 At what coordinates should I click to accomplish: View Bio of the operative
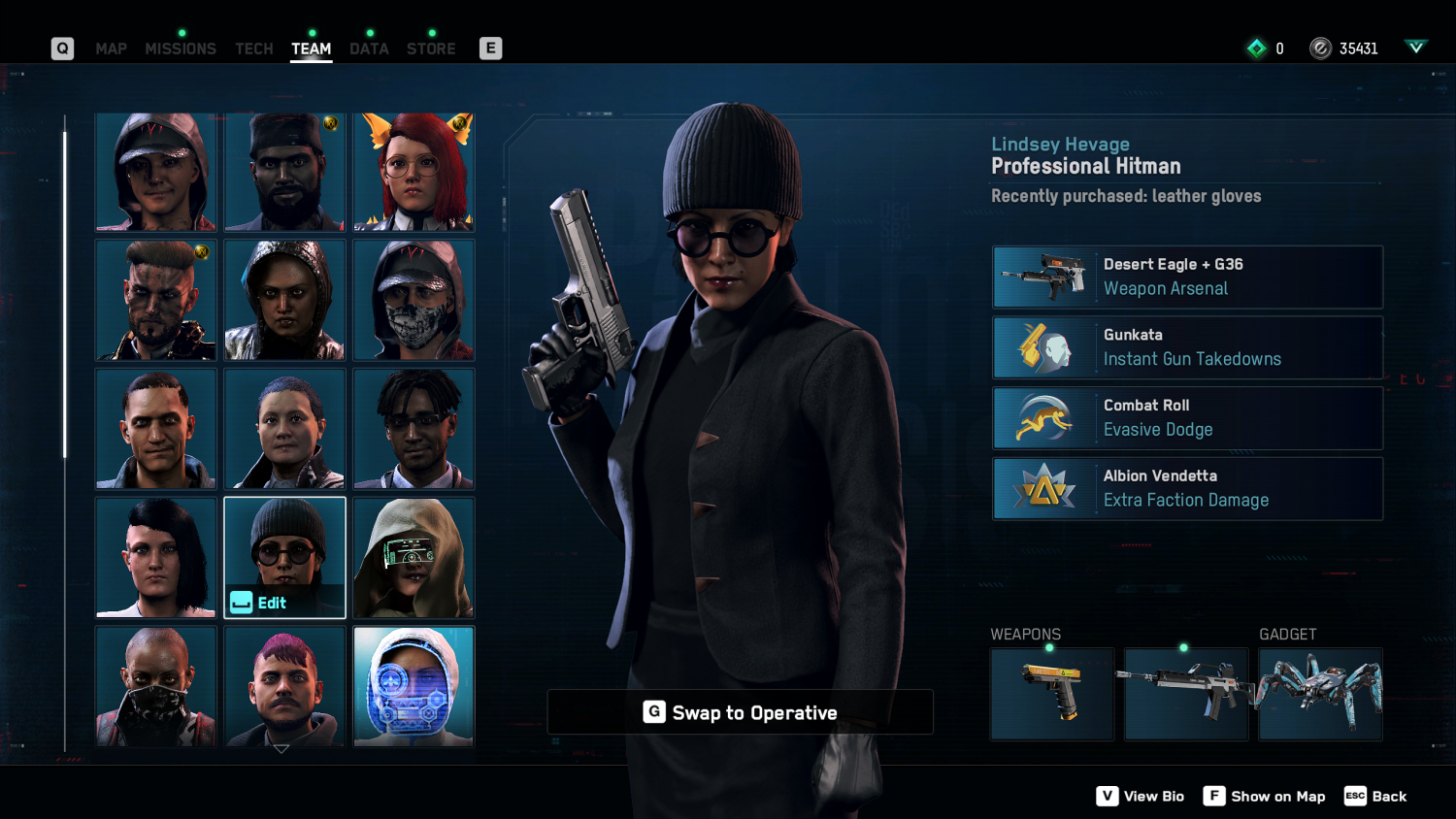pos(1141,797)
